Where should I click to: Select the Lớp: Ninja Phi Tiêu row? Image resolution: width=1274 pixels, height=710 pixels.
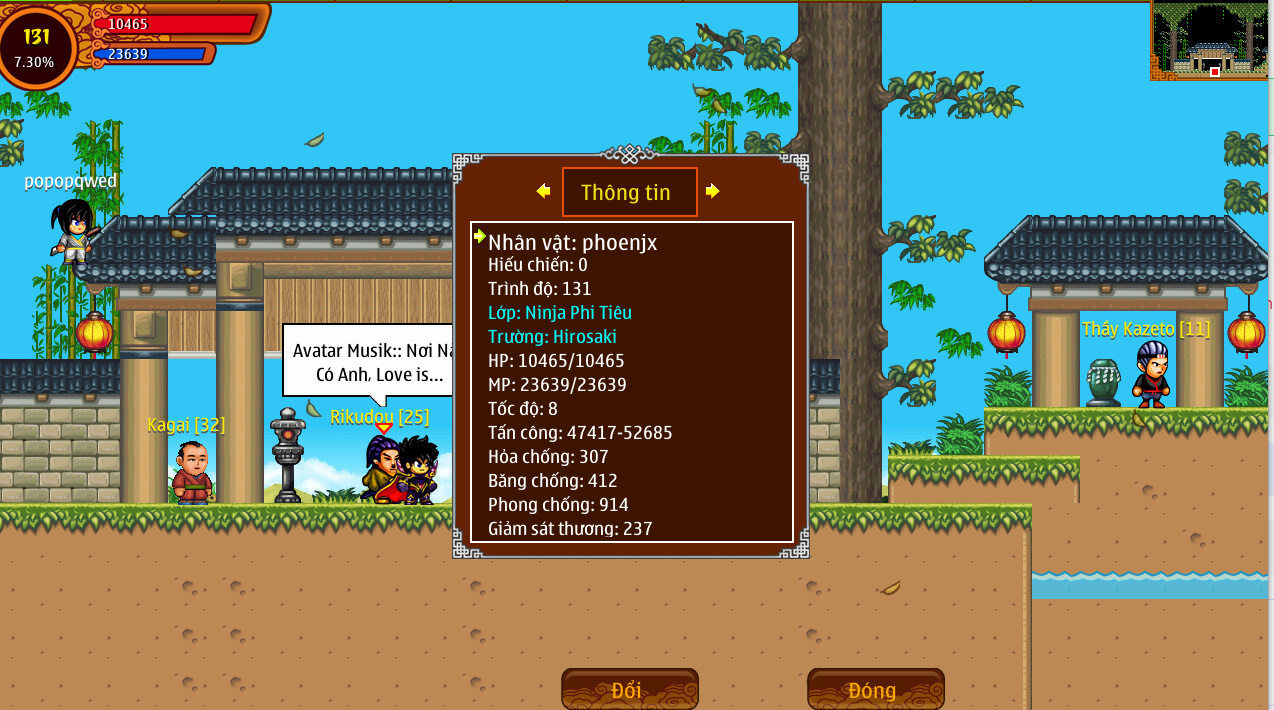tap(560, 313)
